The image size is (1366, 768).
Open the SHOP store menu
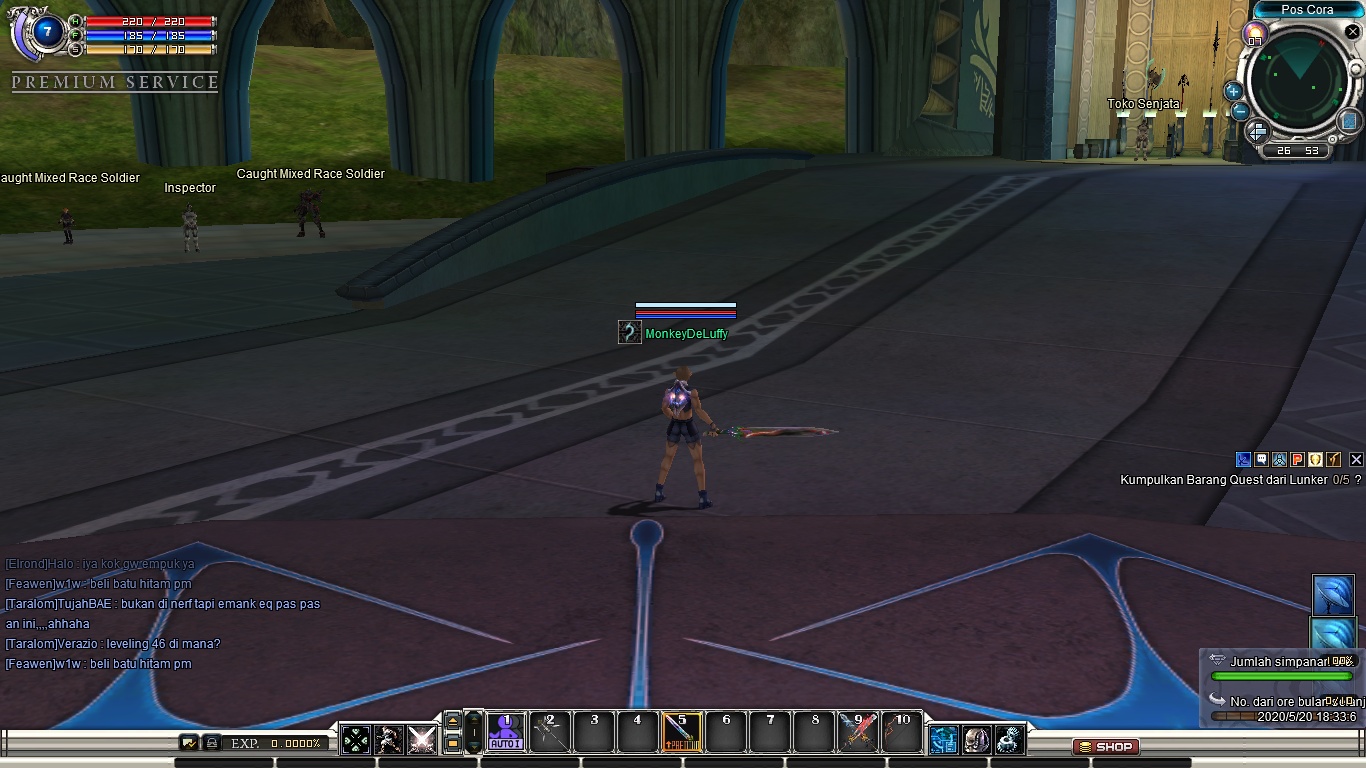[1106, 746]
